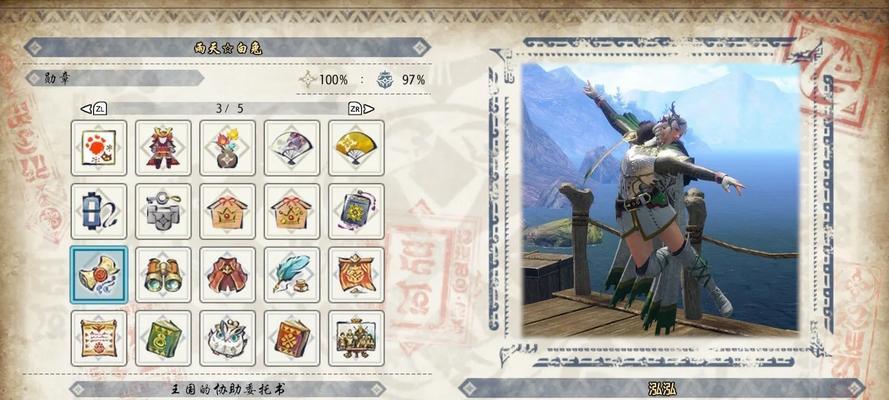Select the blue feather quill award
The width and height of the screenshot is (889, 400).
point(292,274)
